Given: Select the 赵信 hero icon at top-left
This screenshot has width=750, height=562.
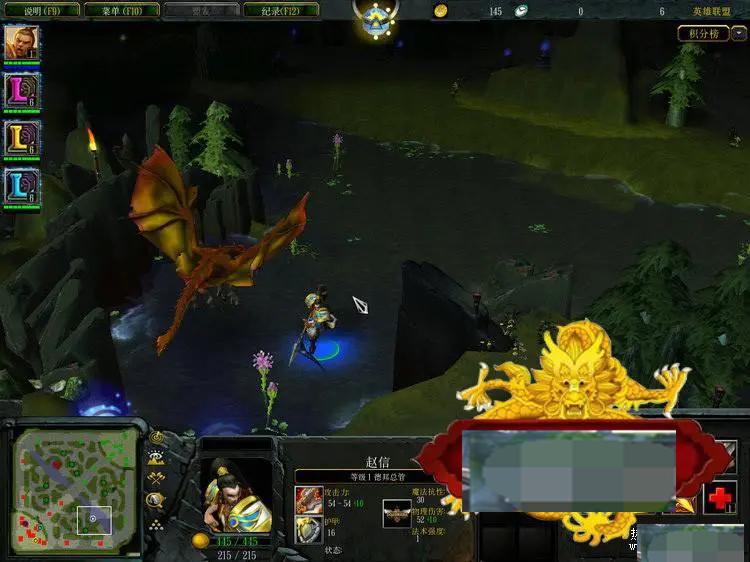Looking at the screenshot, I should (x=20, y=42).
